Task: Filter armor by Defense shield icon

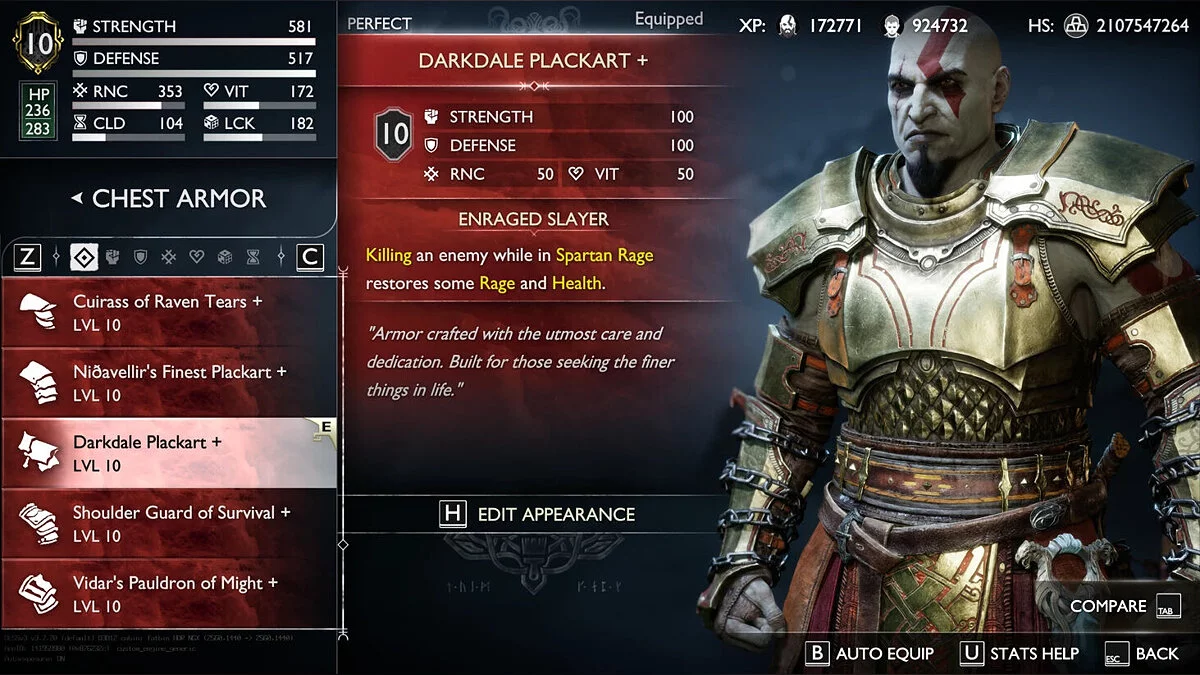Action: pos(141,257)
